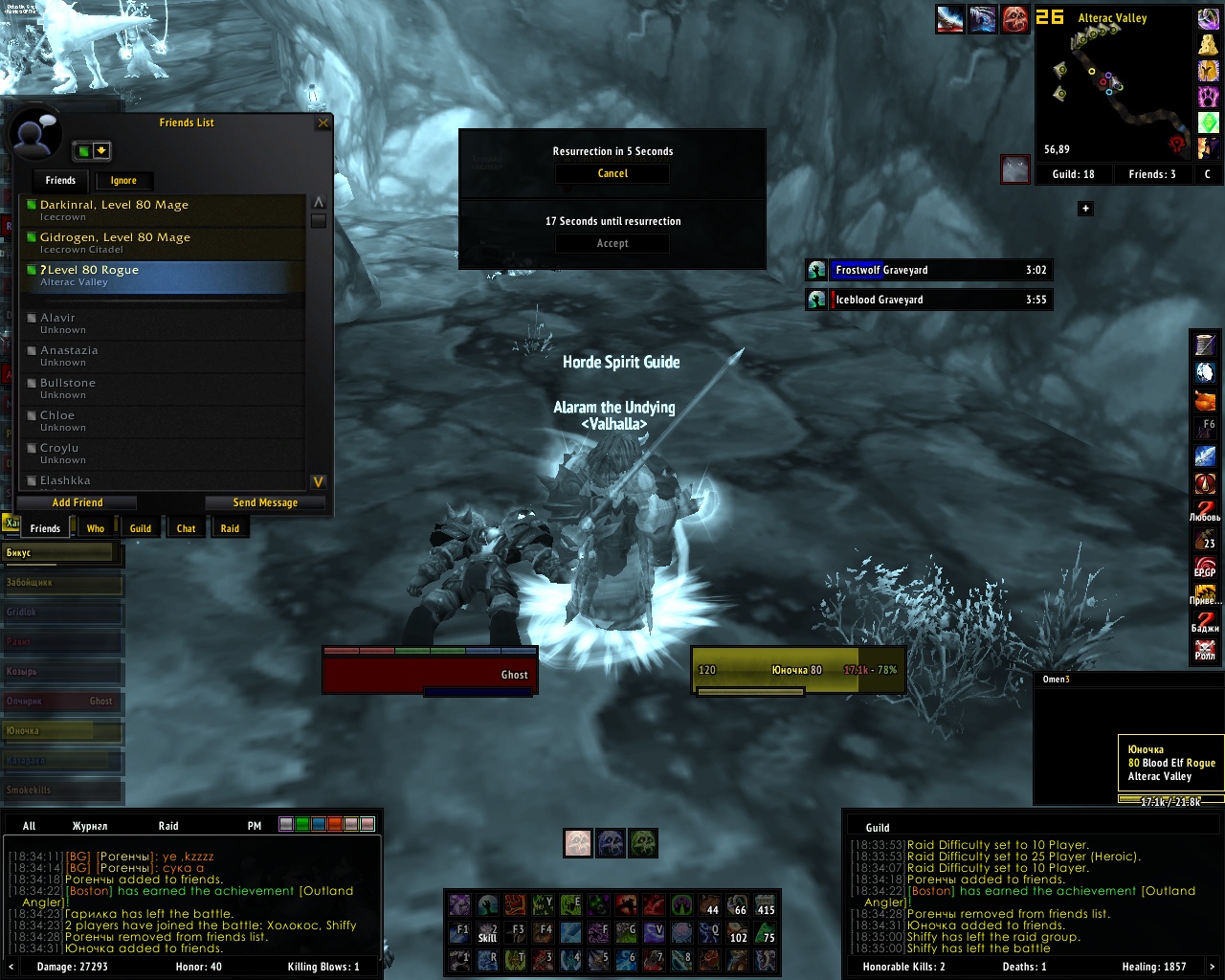Viewport: 1225px width, 980px height.
Task: Click the Add Friend button
Action: pos(78,502)
